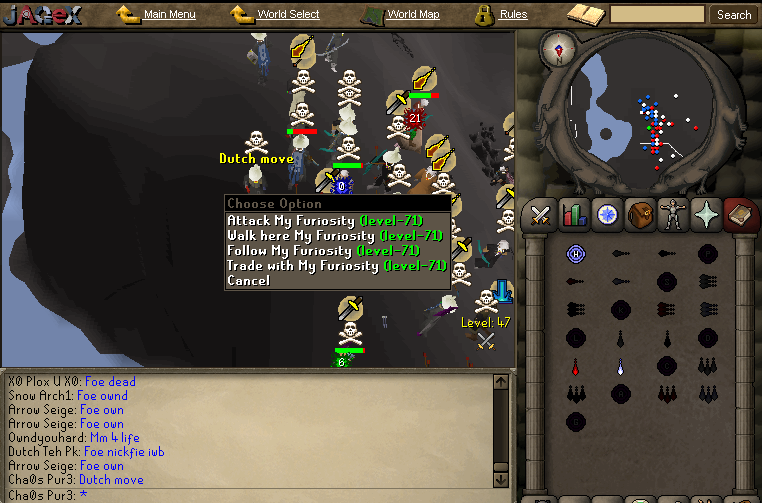Pick Follow My Furiosity option
Viewport: 762px width, 503px height.
click(x=324, y=251)
